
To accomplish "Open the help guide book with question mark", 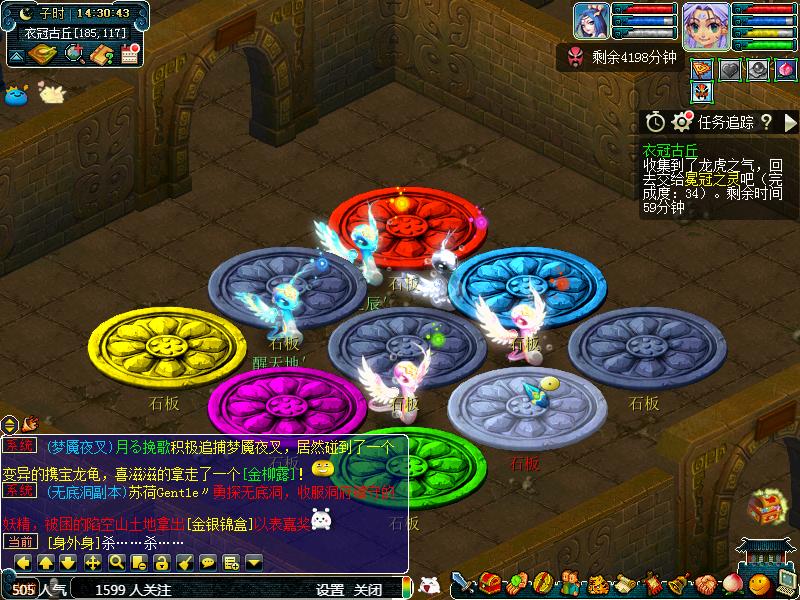I will tap(101, 55).
